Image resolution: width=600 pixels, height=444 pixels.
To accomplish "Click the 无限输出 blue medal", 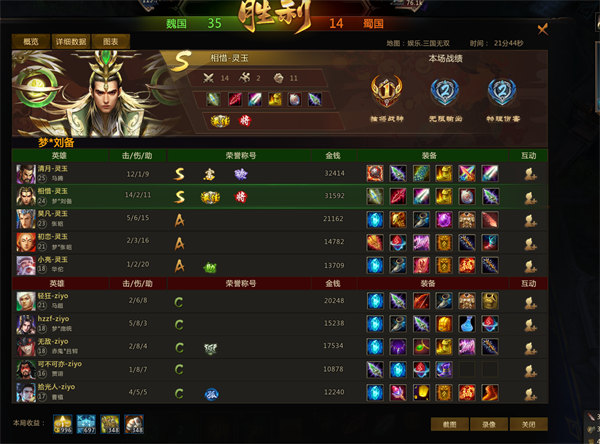I will pos(443,93).
